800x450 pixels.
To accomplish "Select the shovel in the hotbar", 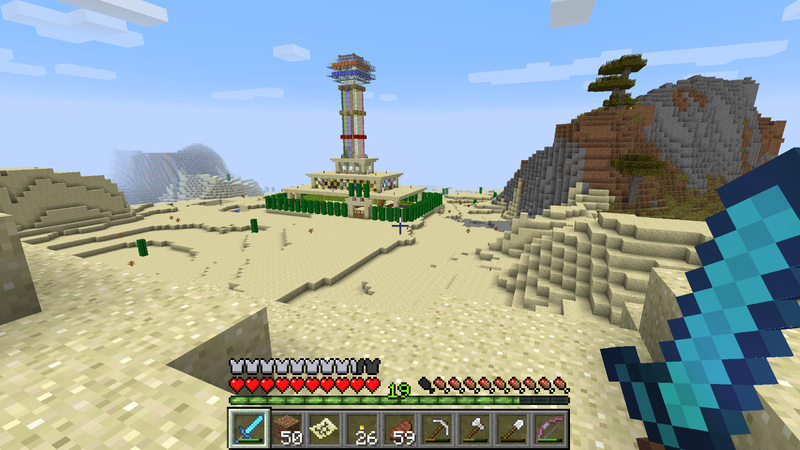I will point(513,428).
